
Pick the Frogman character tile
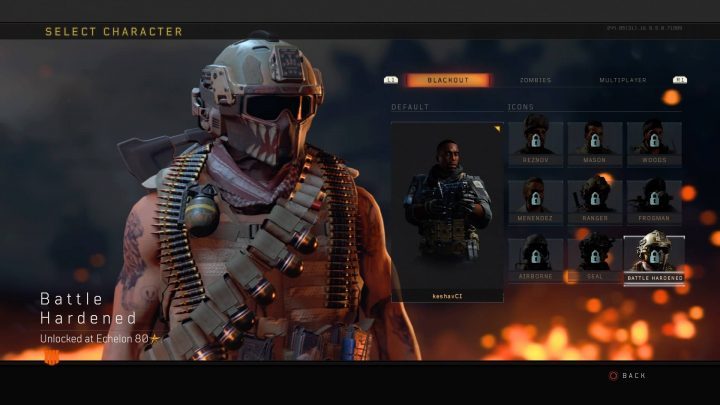654,202
